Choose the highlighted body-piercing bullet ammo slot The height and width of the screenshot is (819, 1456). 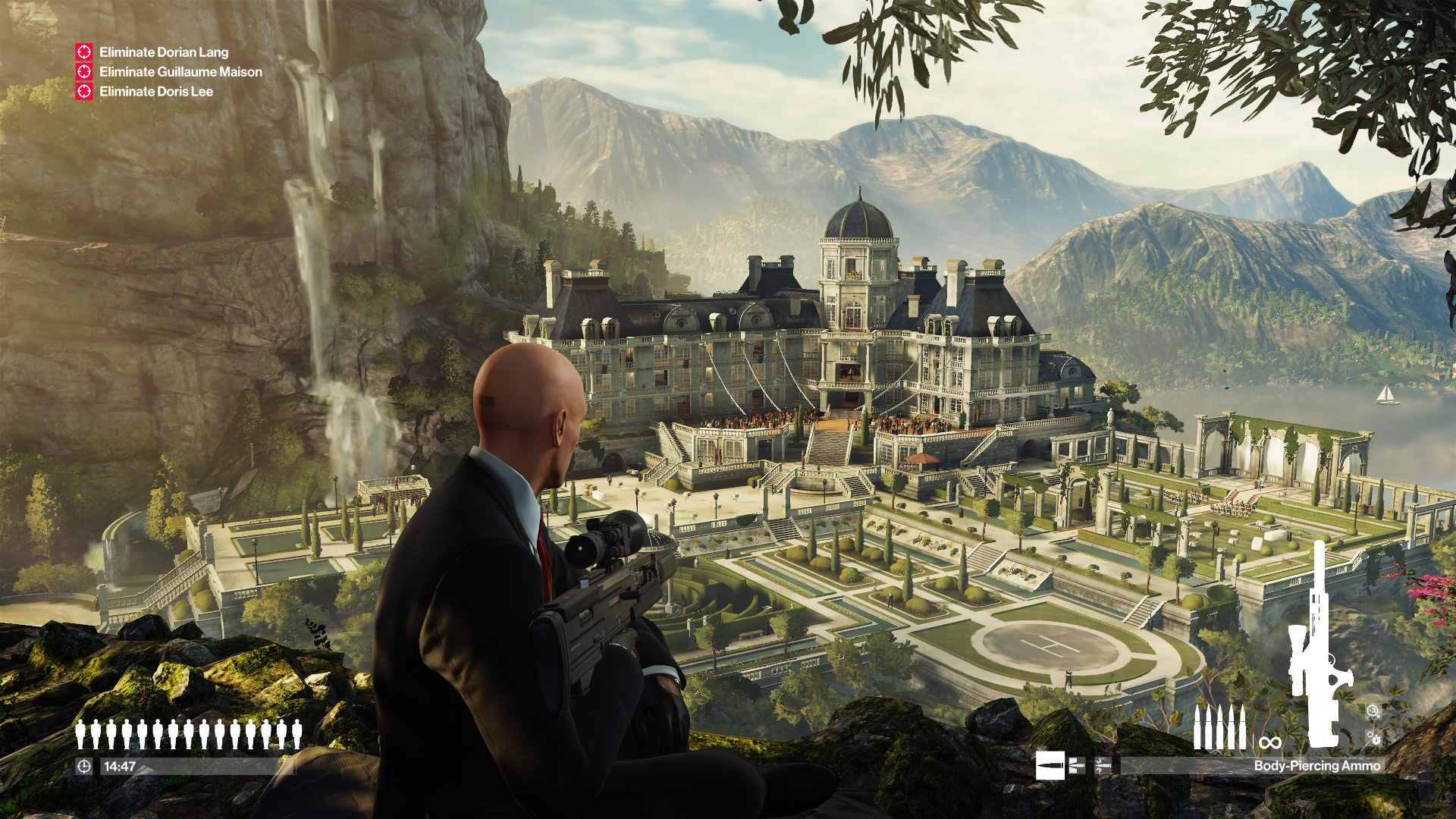[x=1050, y=766]
